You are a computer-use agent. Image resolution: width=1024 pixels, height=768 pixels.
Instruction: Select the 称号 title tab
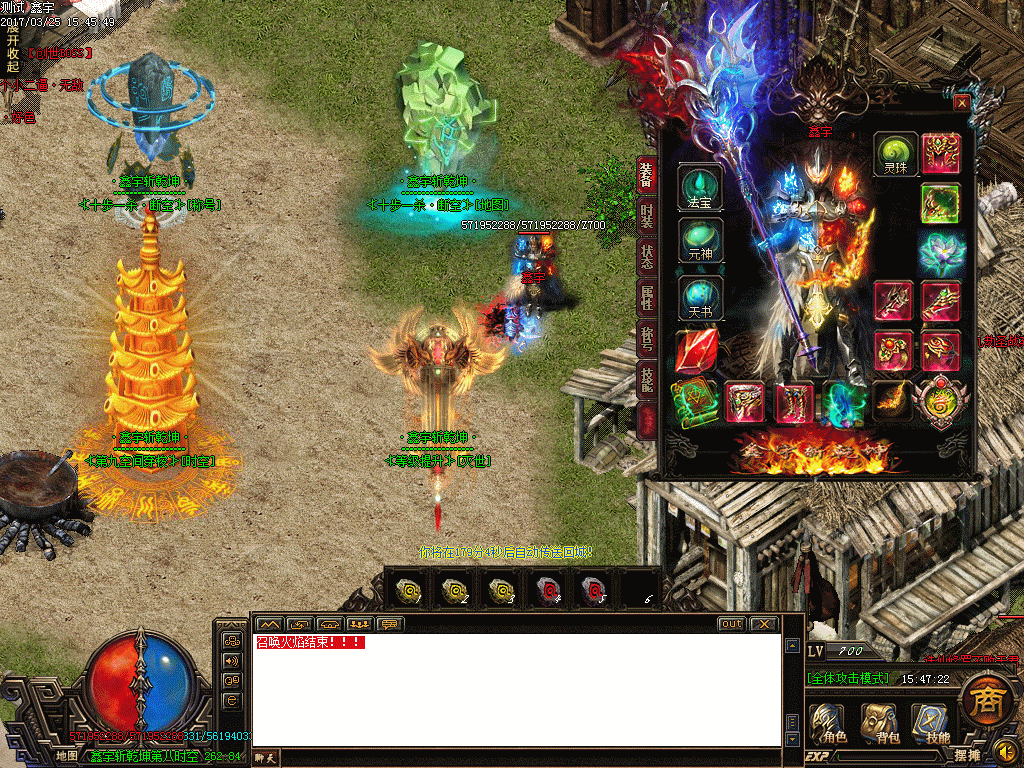pyautogui.click(x=648, y=338)
